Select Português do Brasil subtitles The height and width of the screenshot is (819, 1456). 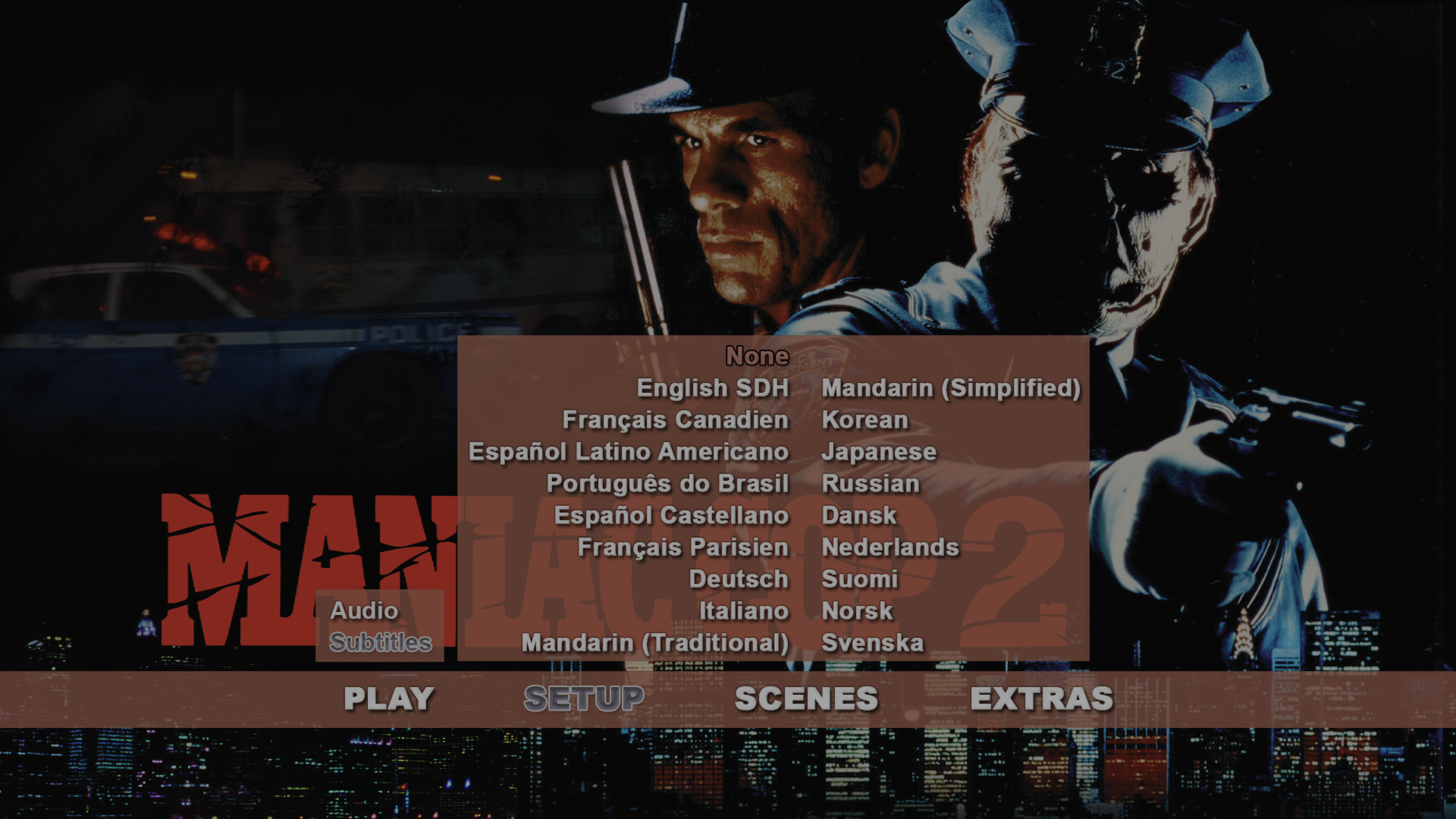pyautogui.click(x=667, y=484)
